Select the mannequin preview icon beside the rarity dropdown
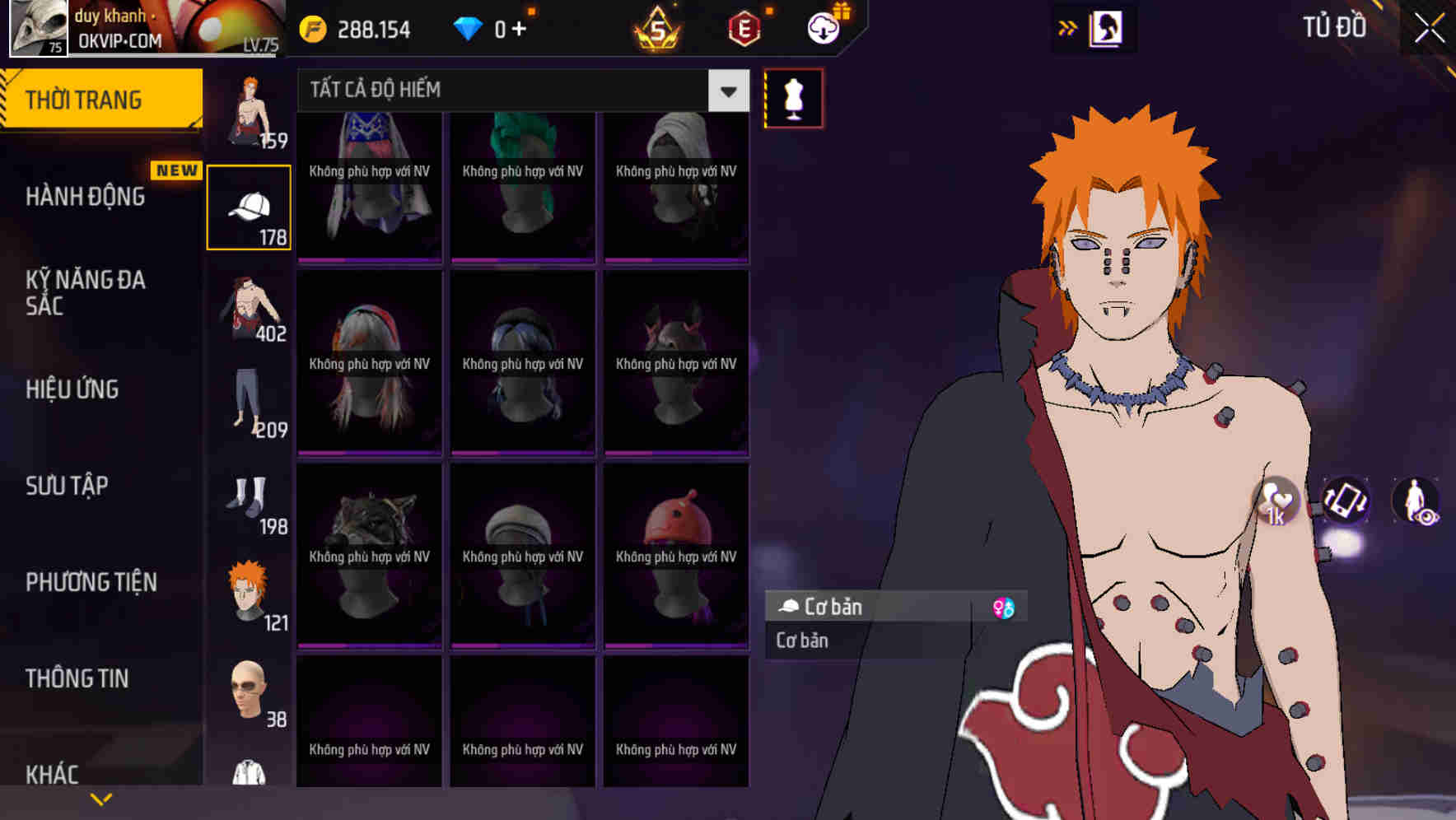The image size is (1456, 820). click(791, 97)
